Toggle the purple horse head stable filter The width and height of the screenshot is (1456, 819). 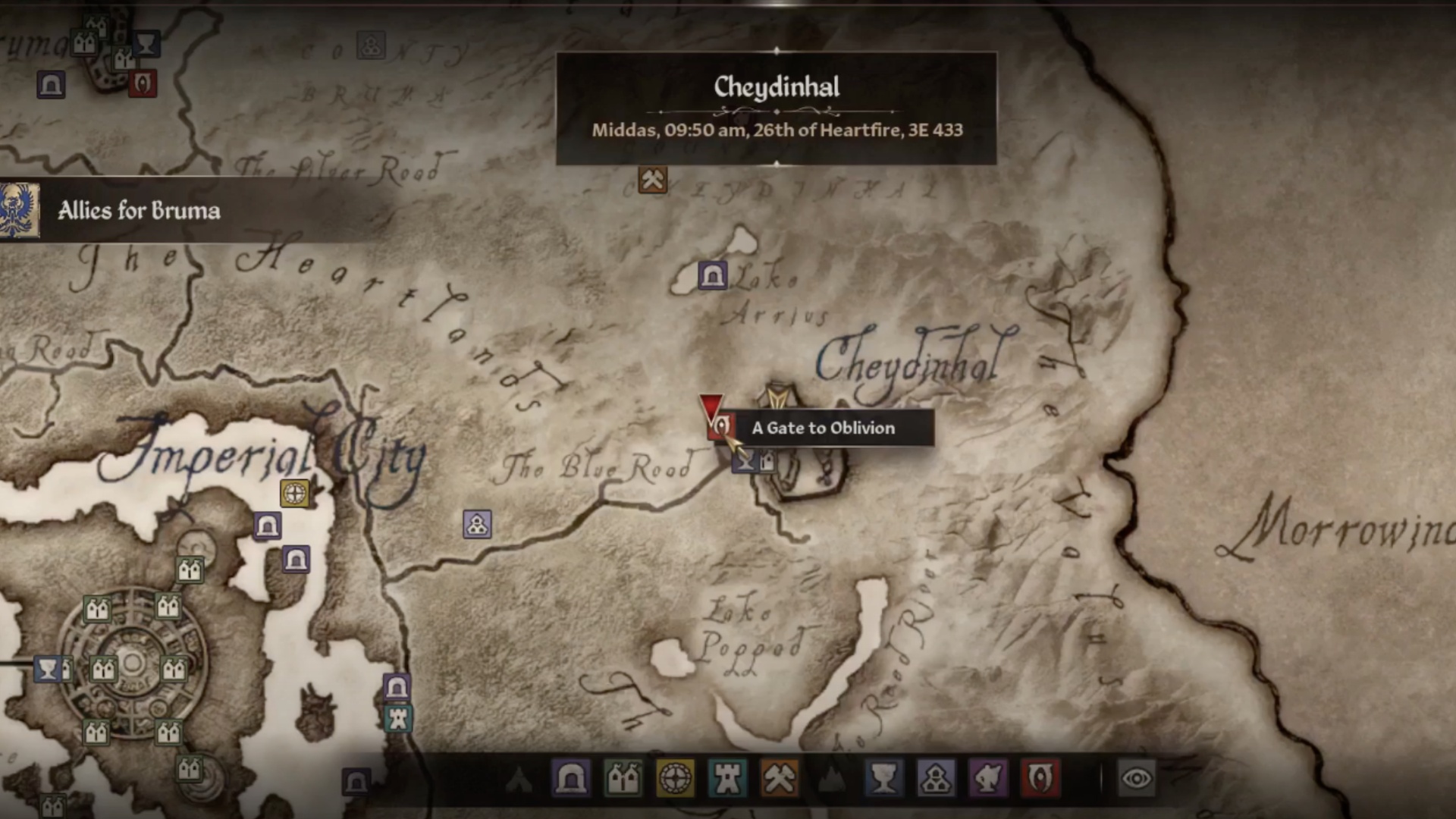point(988,778)
